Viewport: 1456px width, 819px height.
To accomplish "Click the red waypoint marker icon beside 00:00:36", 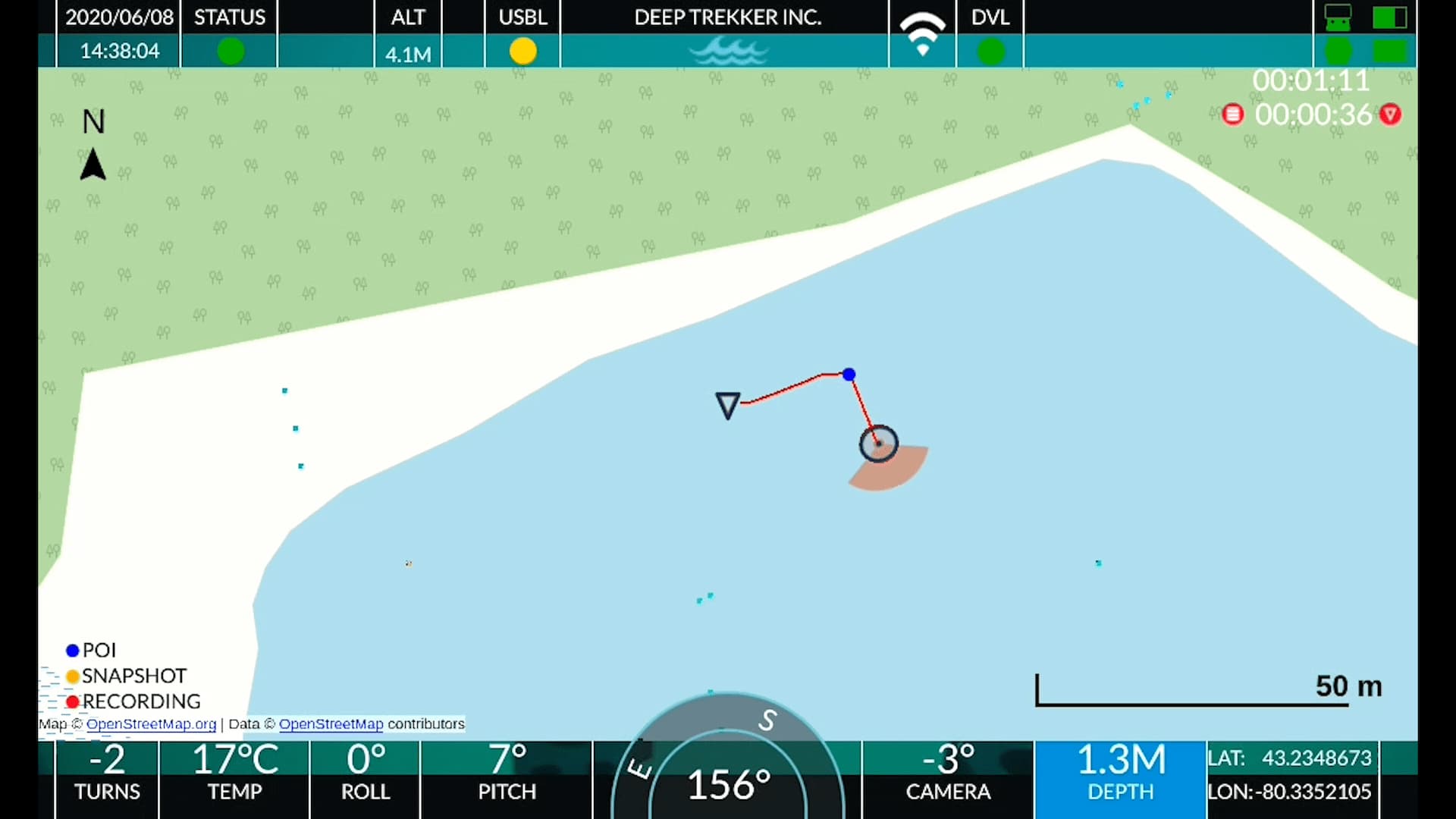I will pyautogui.click(x=1392, y=115).
